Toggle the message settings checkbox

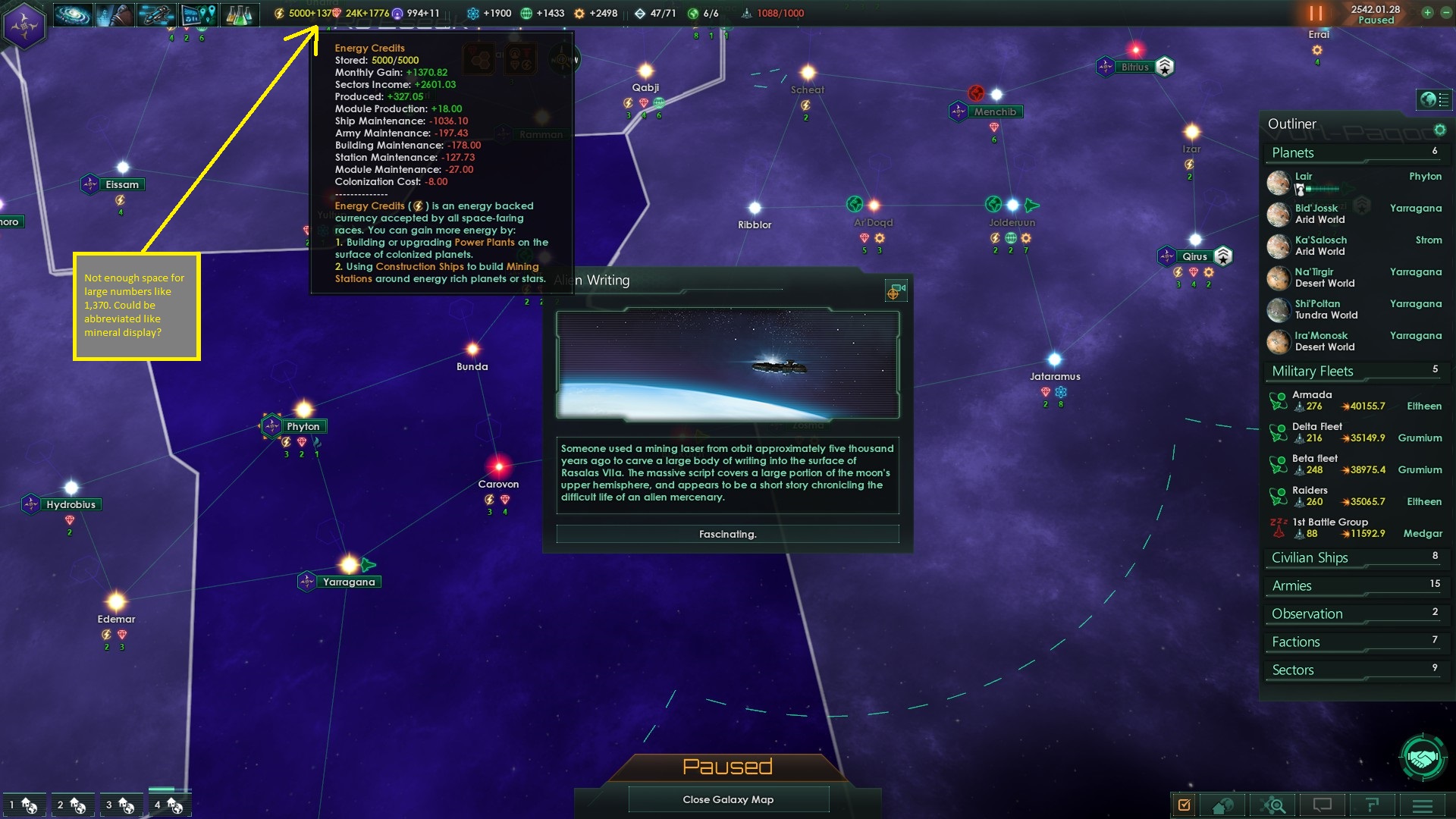click(x=1184, y=805)
